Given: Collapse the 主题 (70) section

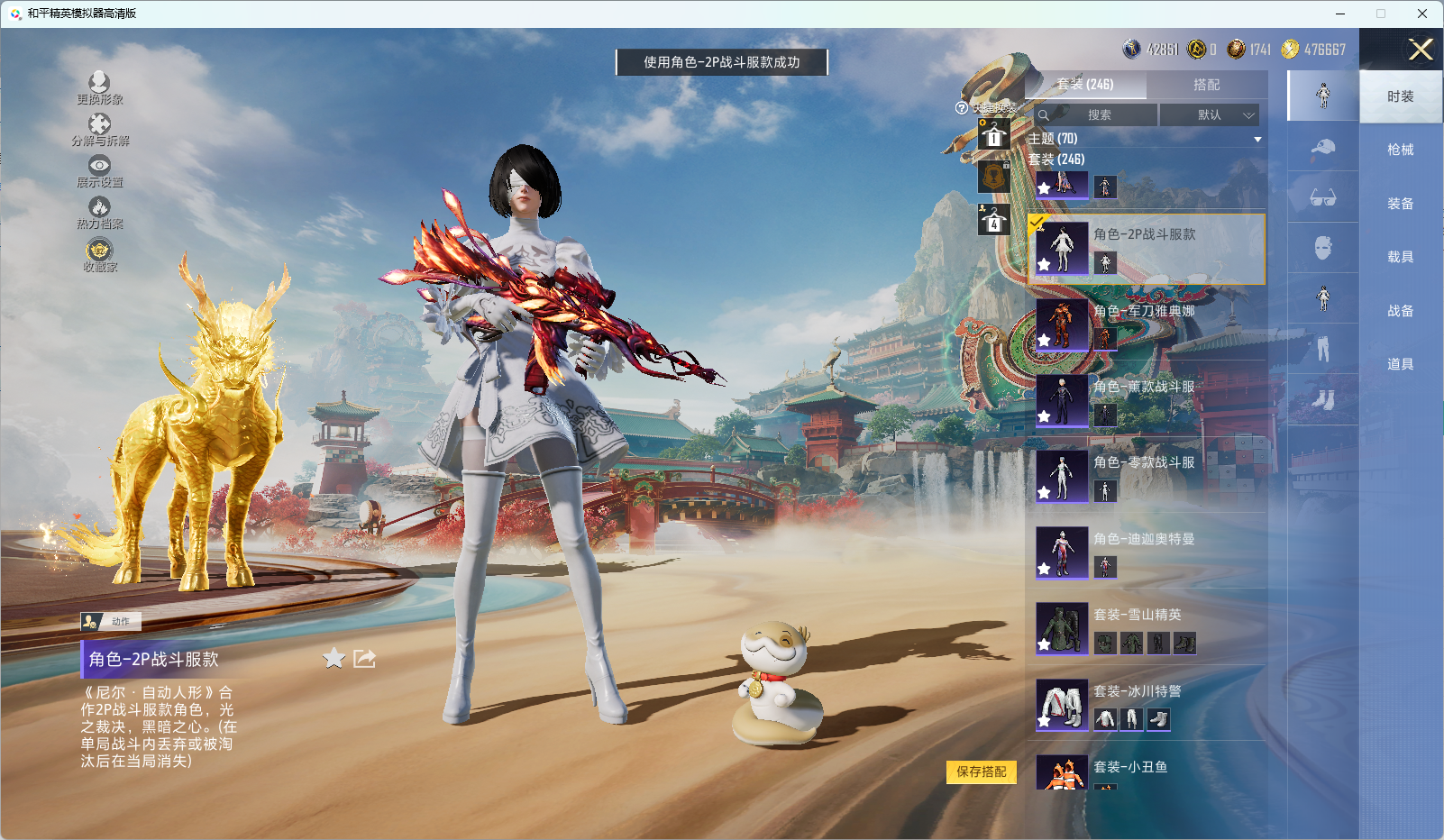Looking at the screenshot, I should tap(1257, 139).
